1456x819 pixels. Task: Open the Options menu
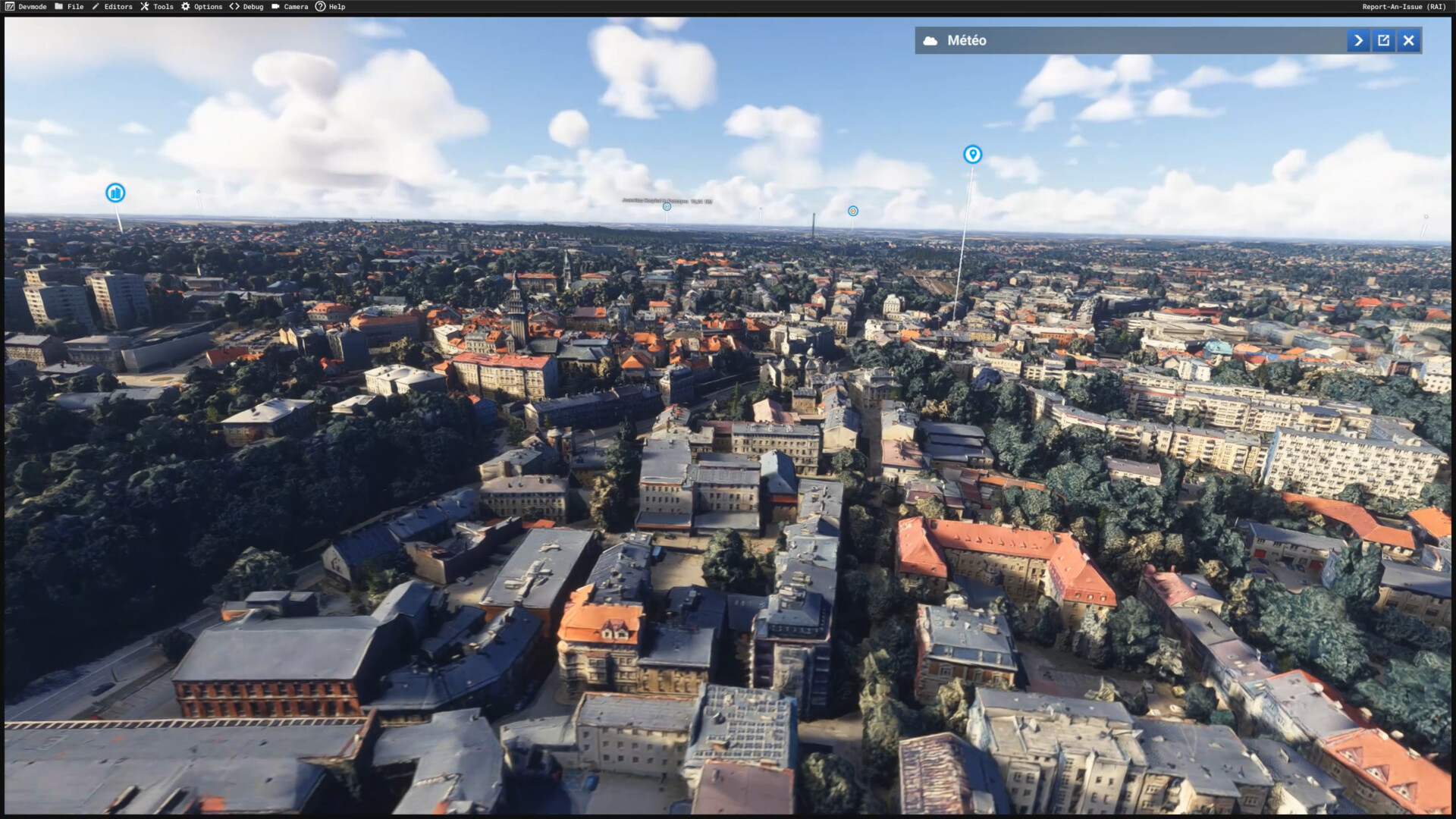click(x=202, y=7)
